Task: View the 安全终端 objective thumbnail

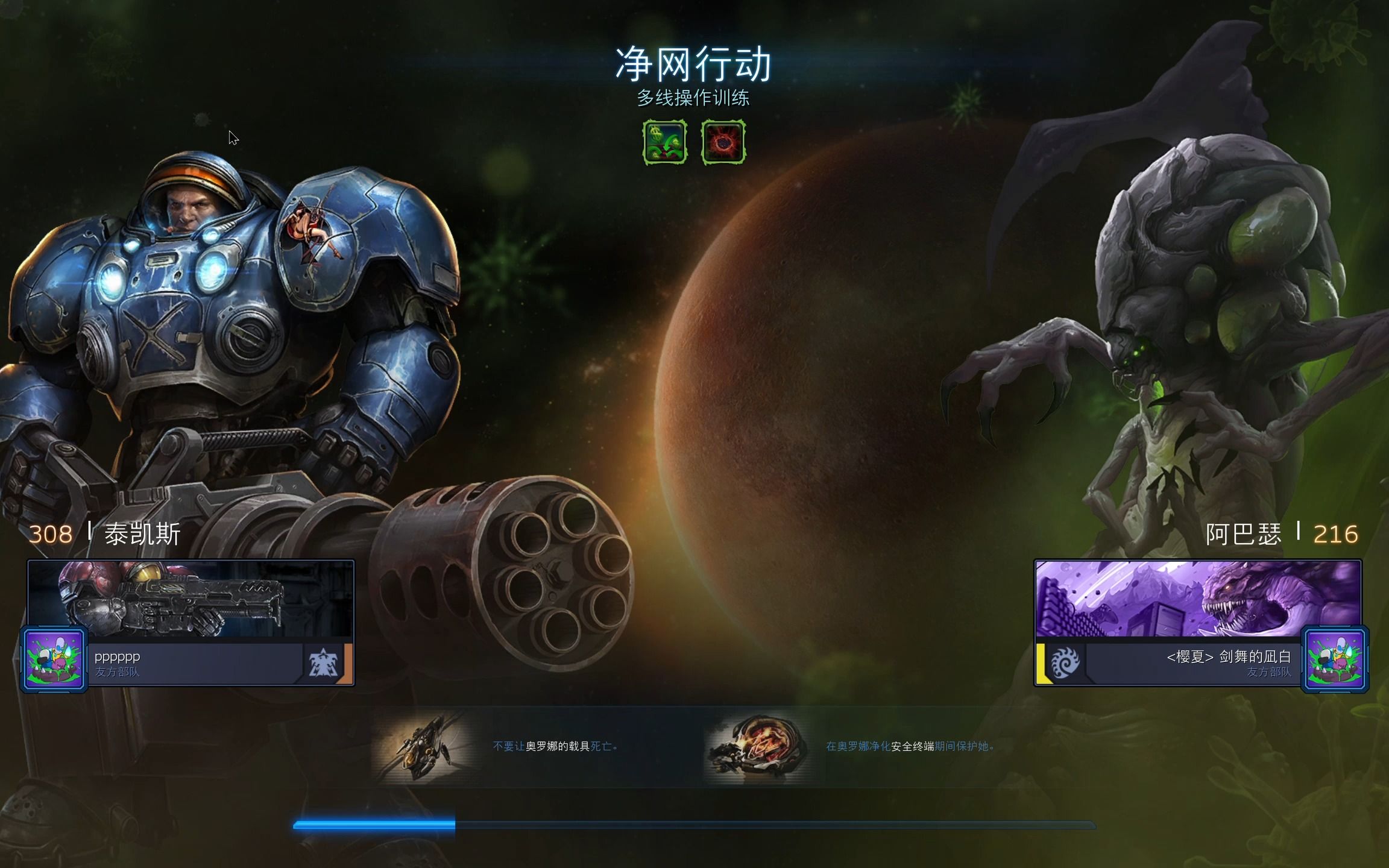Action: coord(757,747)
